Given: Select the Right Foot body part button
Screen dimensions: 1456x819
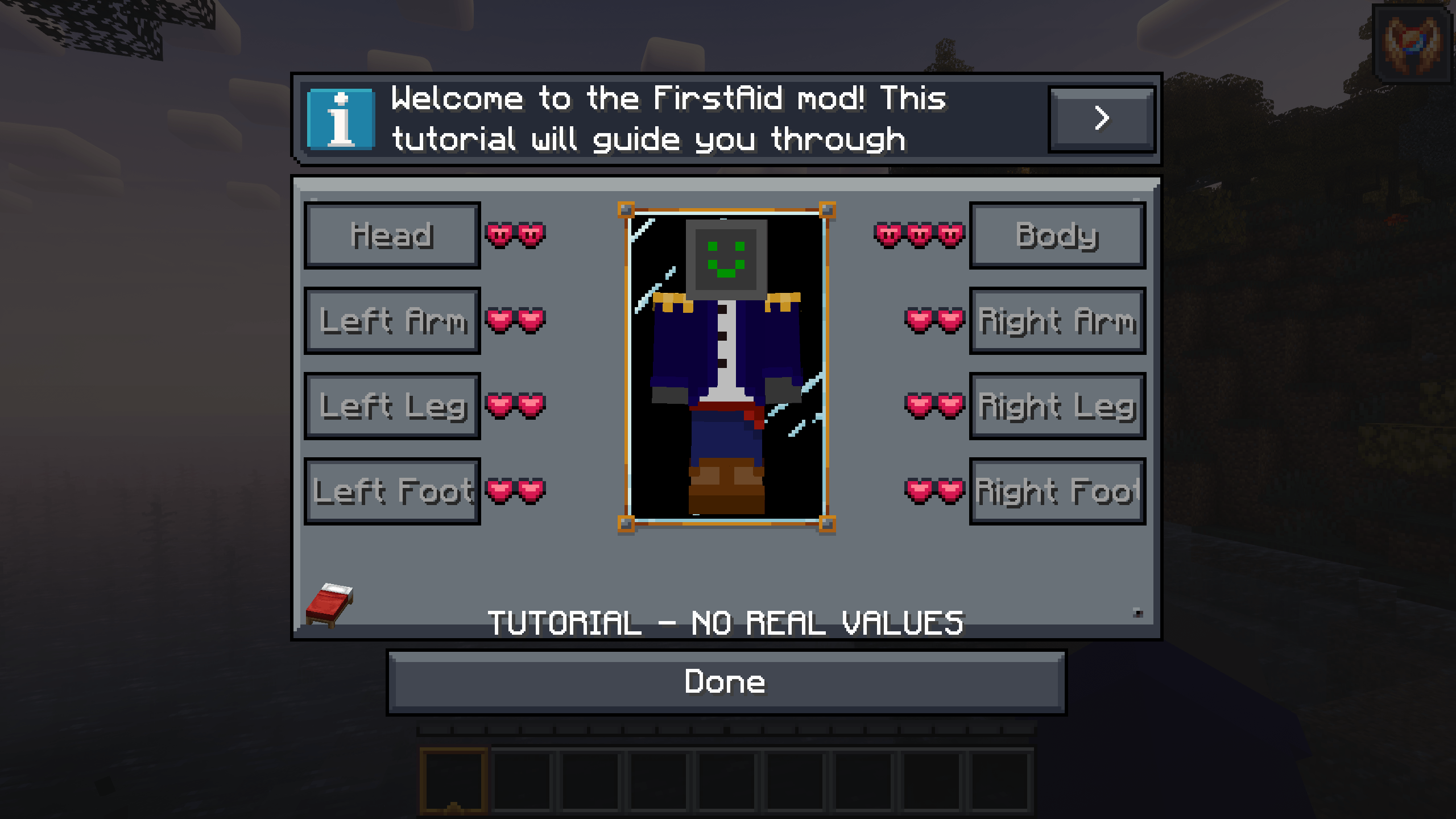Looking at the screenshot, I should pos(1057,491).
